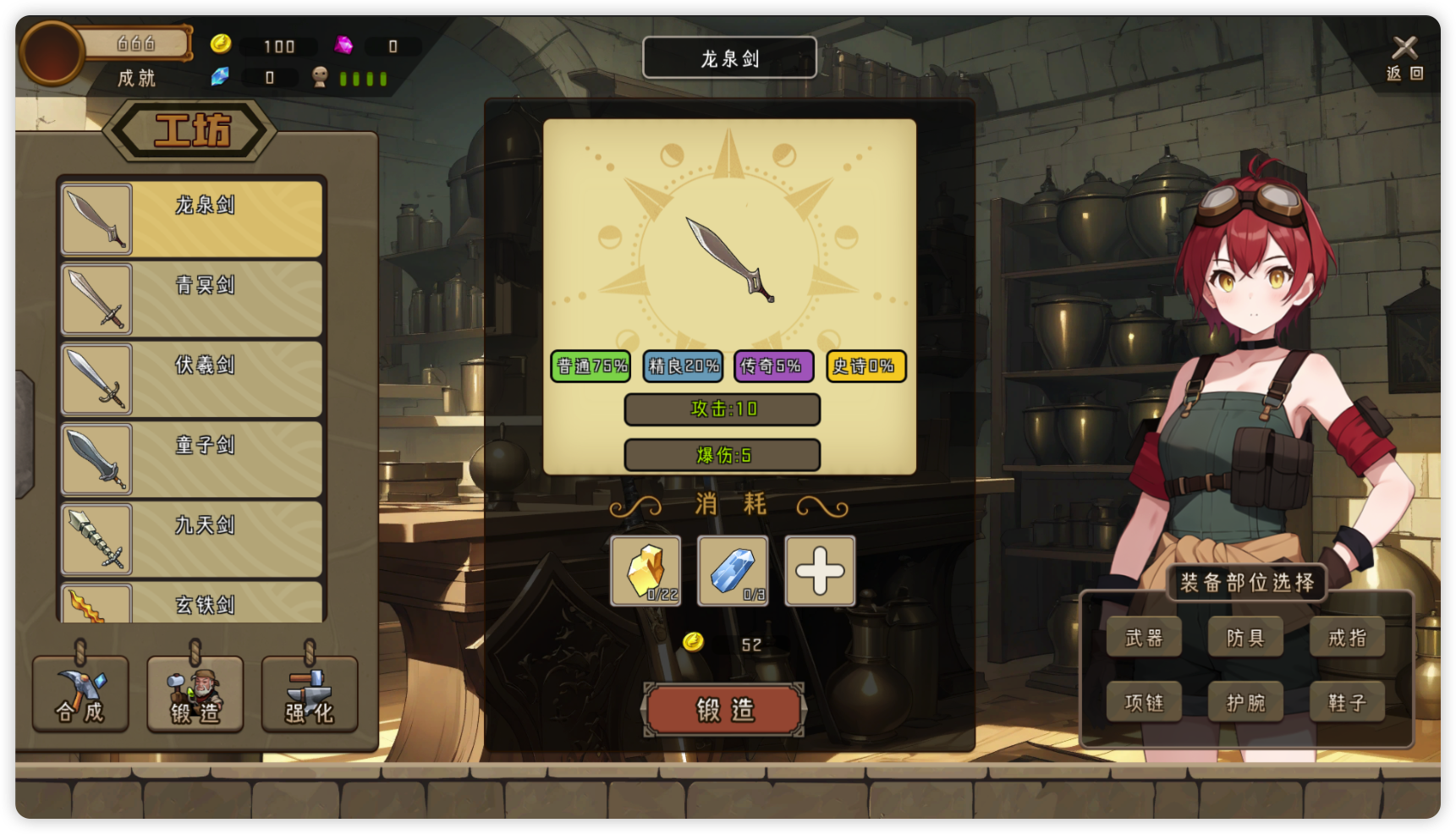This screenshot has width=1456, height=834.
Task: Choose the 青冥剑 recipe
Action: (192, 299)
